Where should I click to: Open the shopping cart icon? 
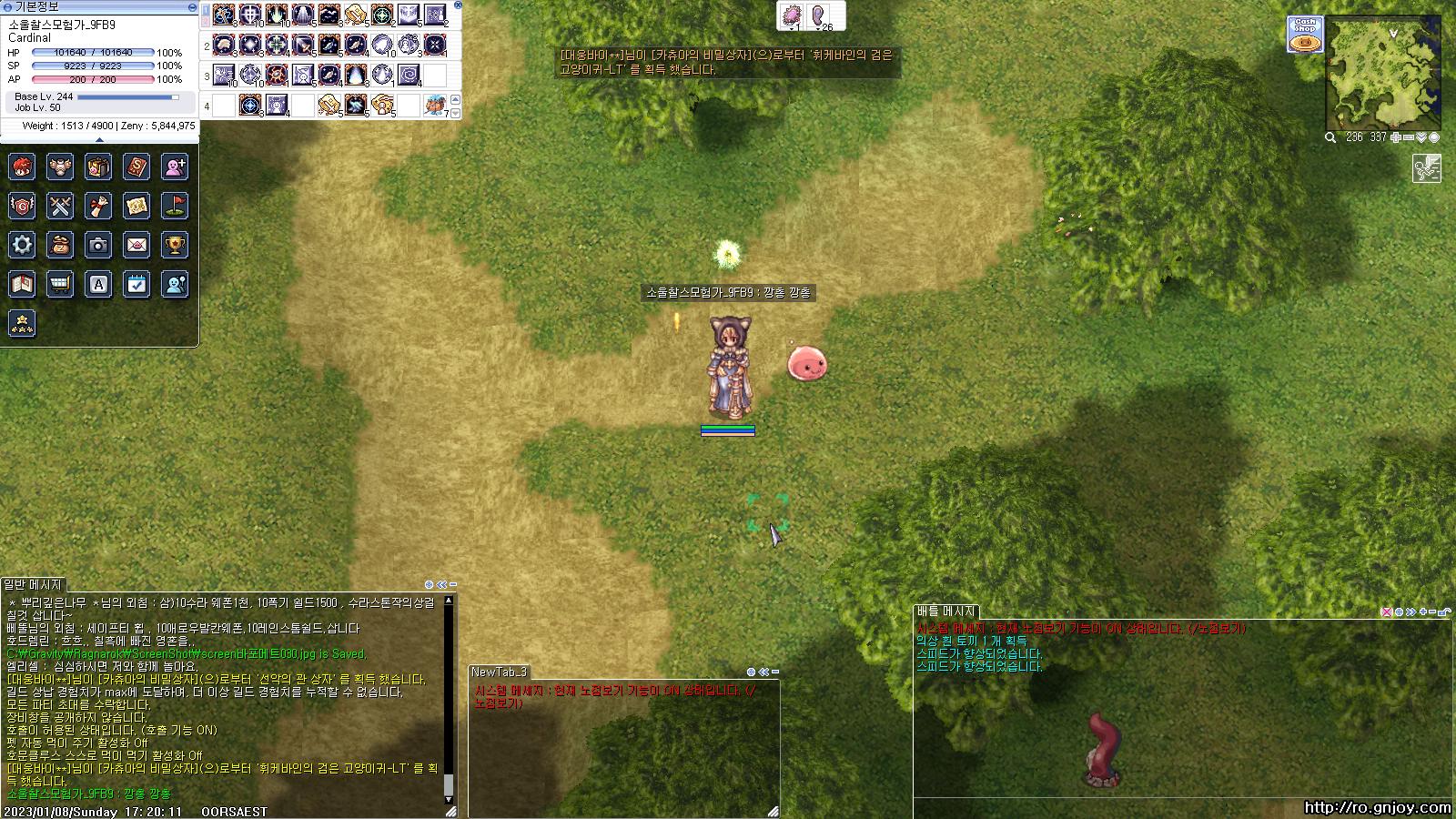(60, 284)
